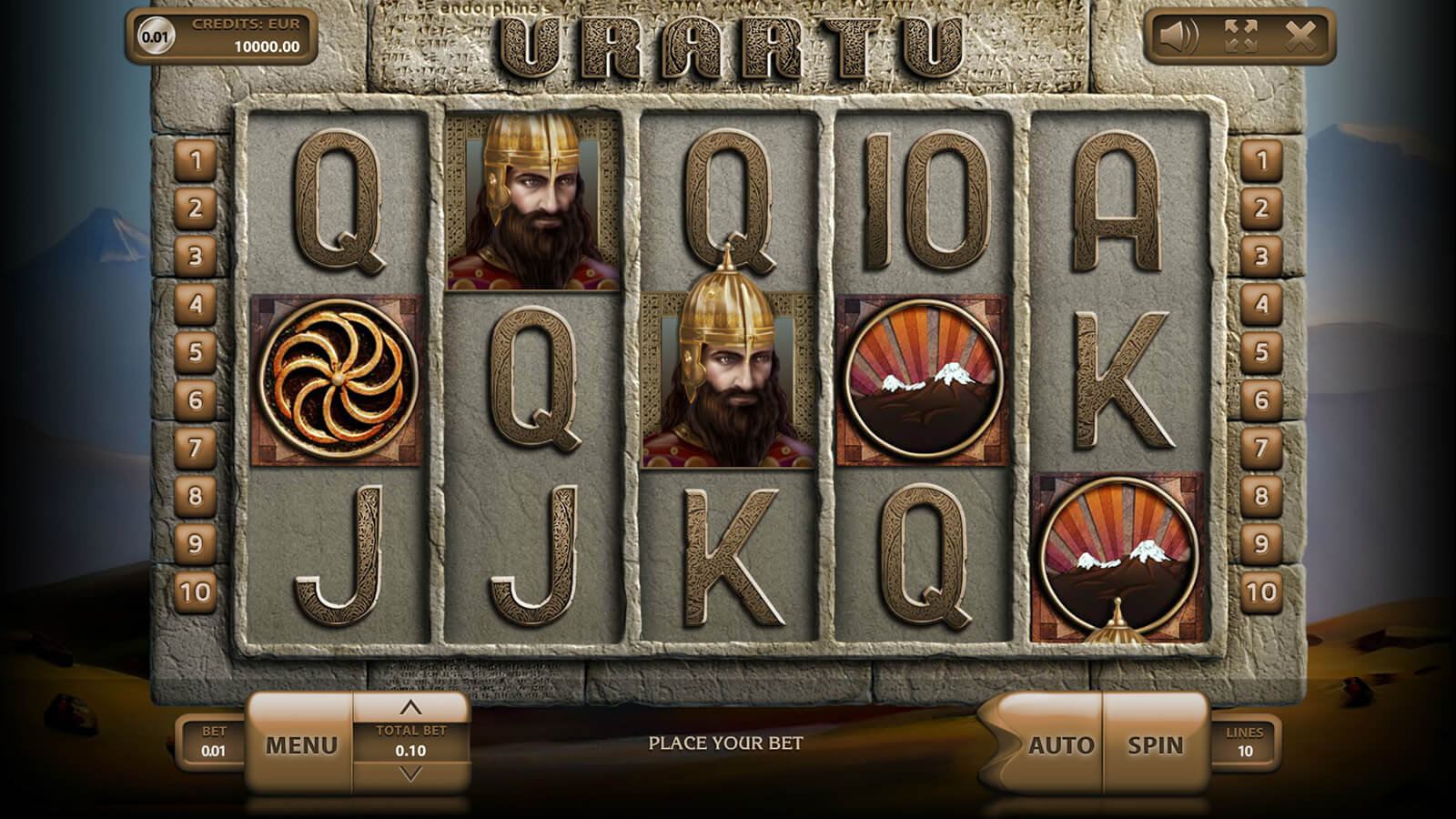1456x819 pixels.
Task: Change the BET coin value
Action: 213,743
